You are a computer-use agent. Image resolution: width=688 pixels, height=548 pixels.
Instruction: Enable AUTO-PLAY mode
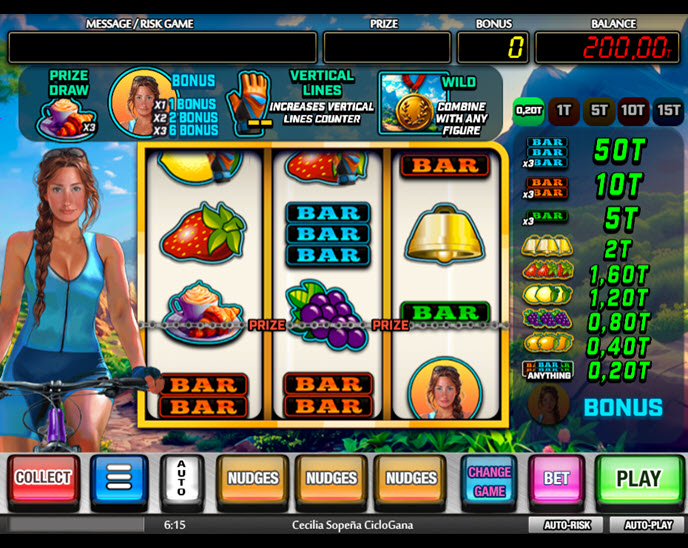(x=648, y=525)
